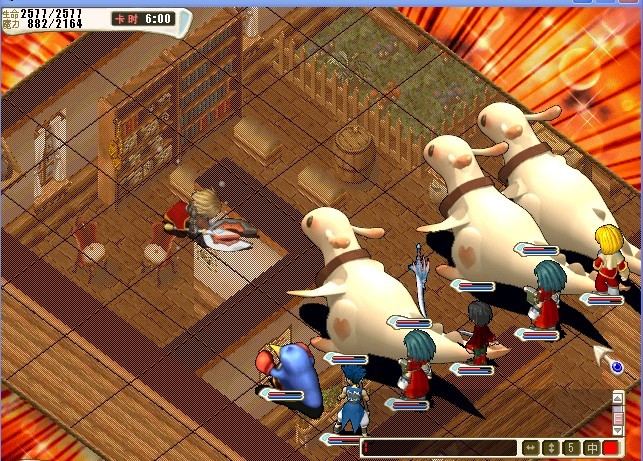Click the chat text input field

[440, 448]
